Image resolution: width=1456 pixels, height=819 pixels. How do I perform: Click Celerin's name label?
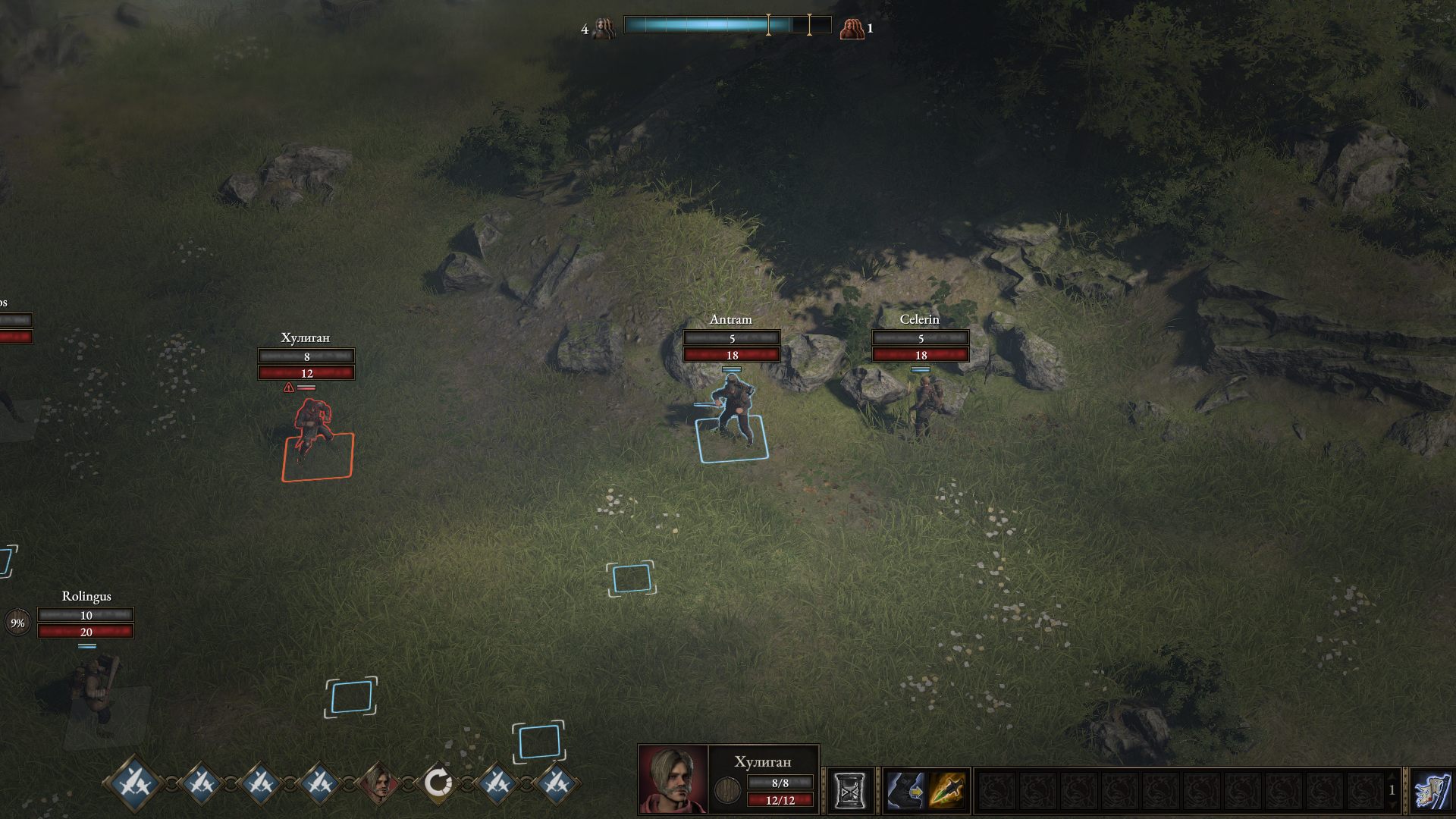920,319
